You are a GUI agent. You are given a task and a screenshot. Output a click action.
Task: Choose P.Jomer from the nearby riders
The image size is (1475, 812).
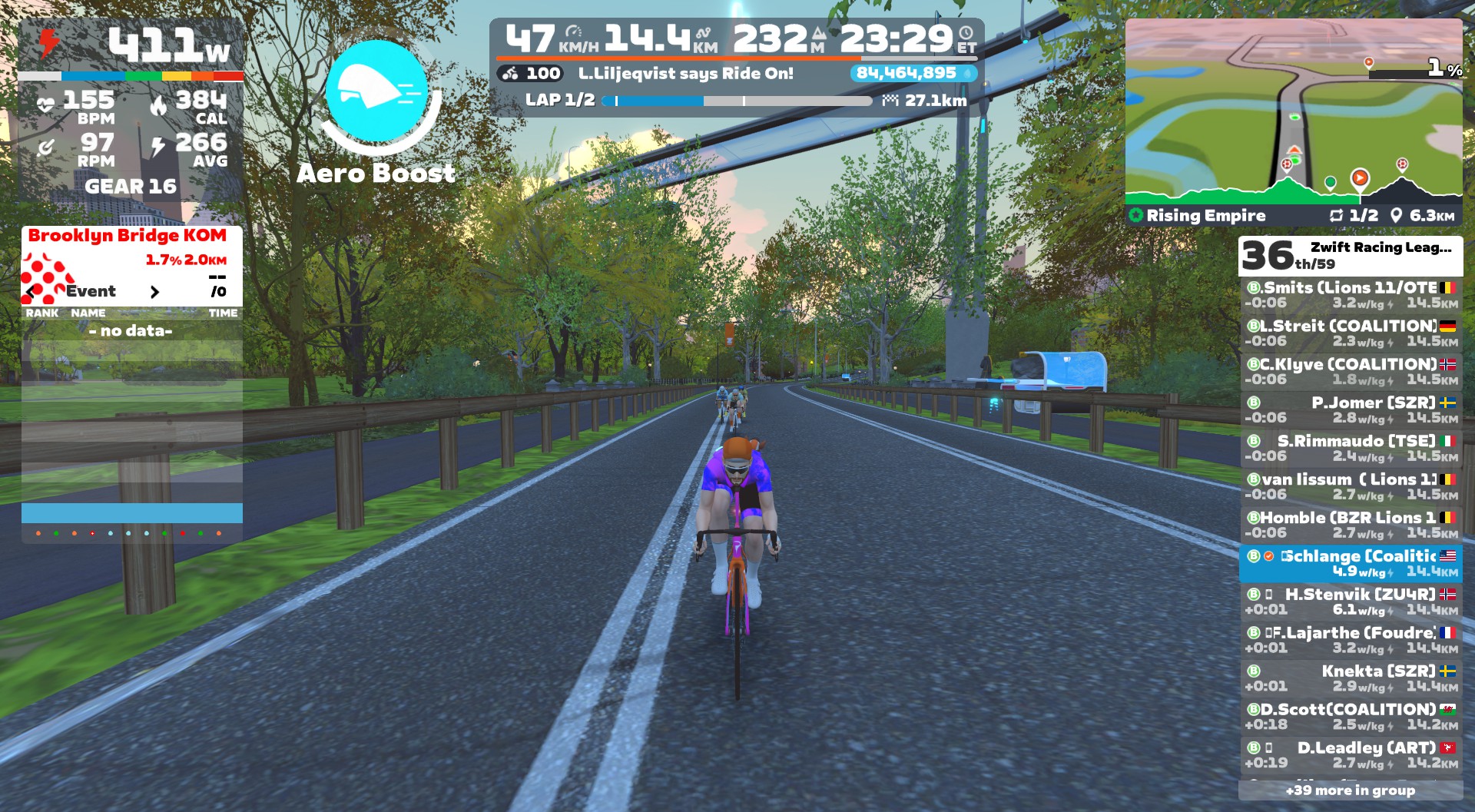point(1350,410)
